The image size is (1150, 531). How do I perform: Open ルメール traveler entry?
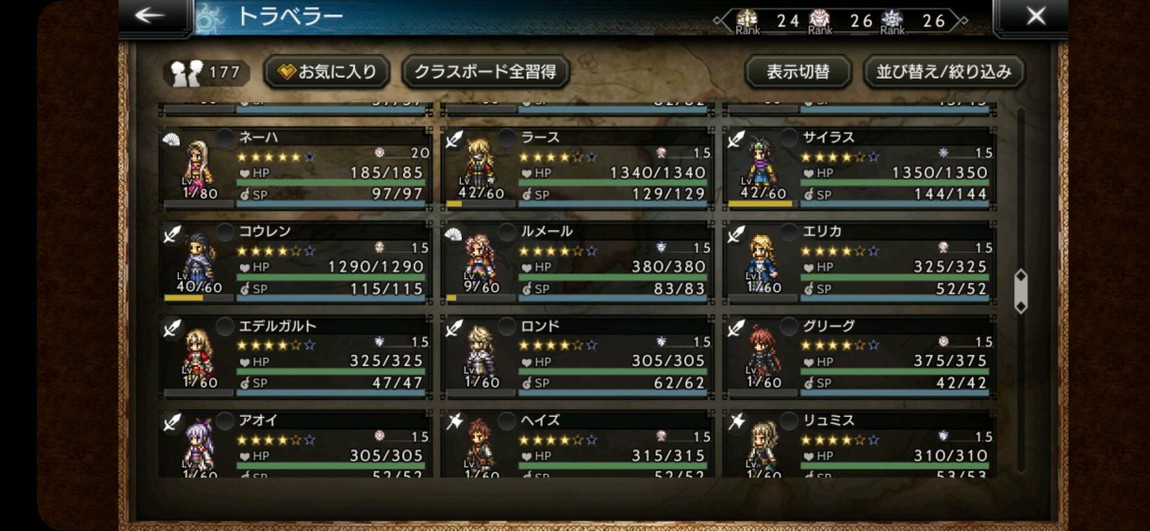[x=578, y=261]
